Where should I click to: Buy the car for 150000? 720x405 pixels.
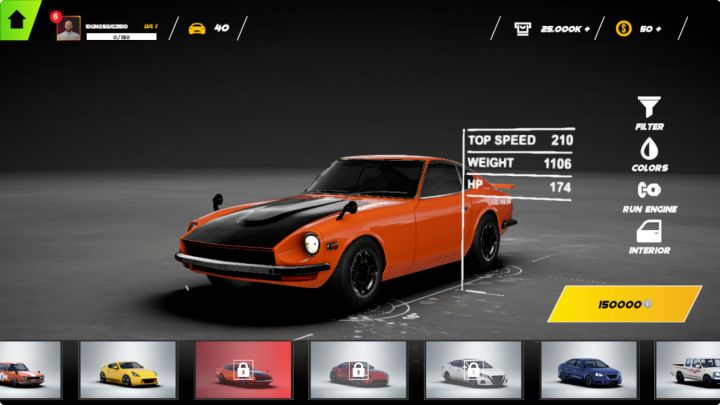coord(624,303)
